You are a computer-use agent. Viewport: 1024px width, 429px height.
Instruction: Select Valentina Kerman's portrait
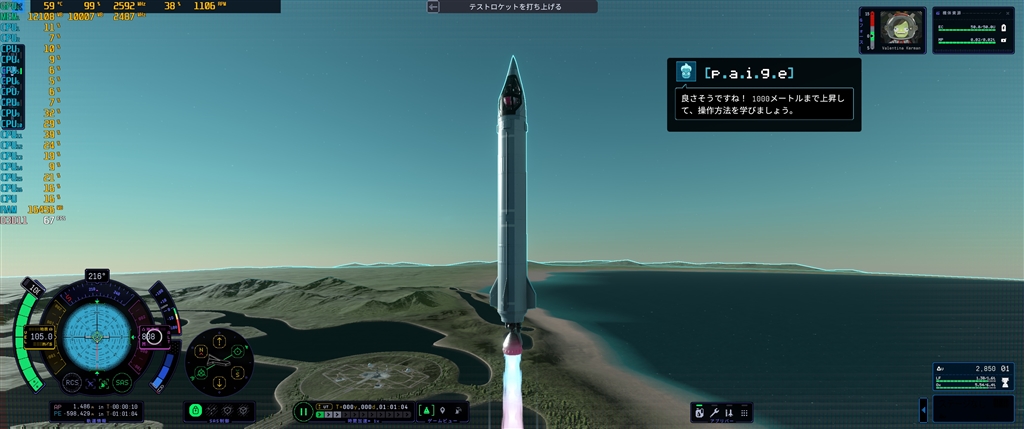pos(903,28)
